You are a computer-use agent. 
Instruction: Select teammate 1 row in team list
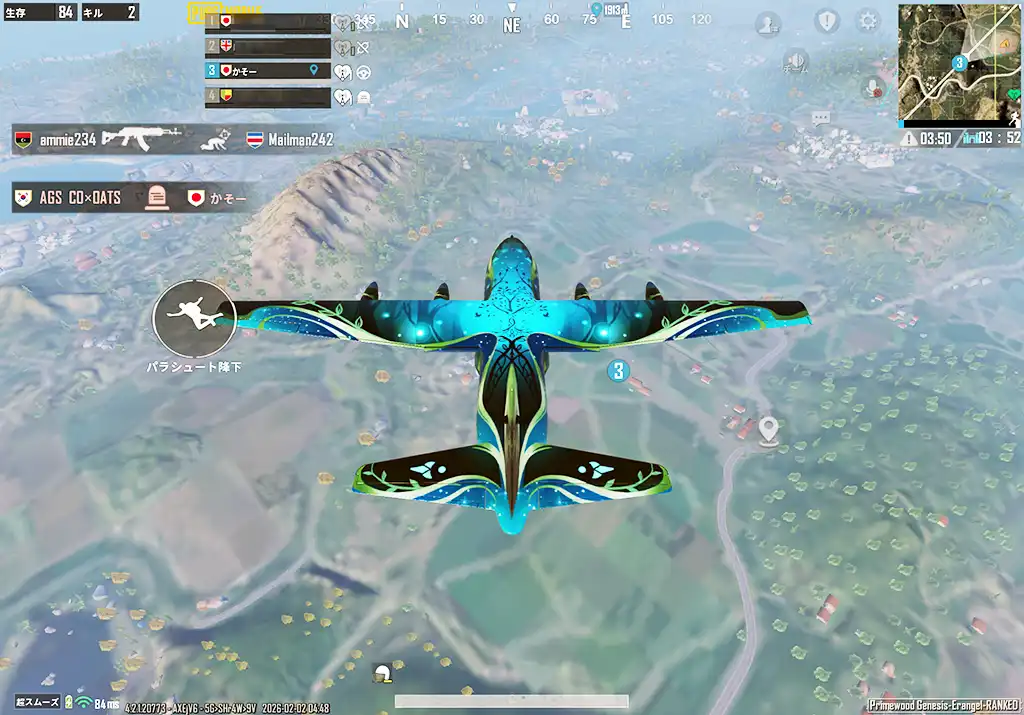pyautogui.click(x=267, y=21)
